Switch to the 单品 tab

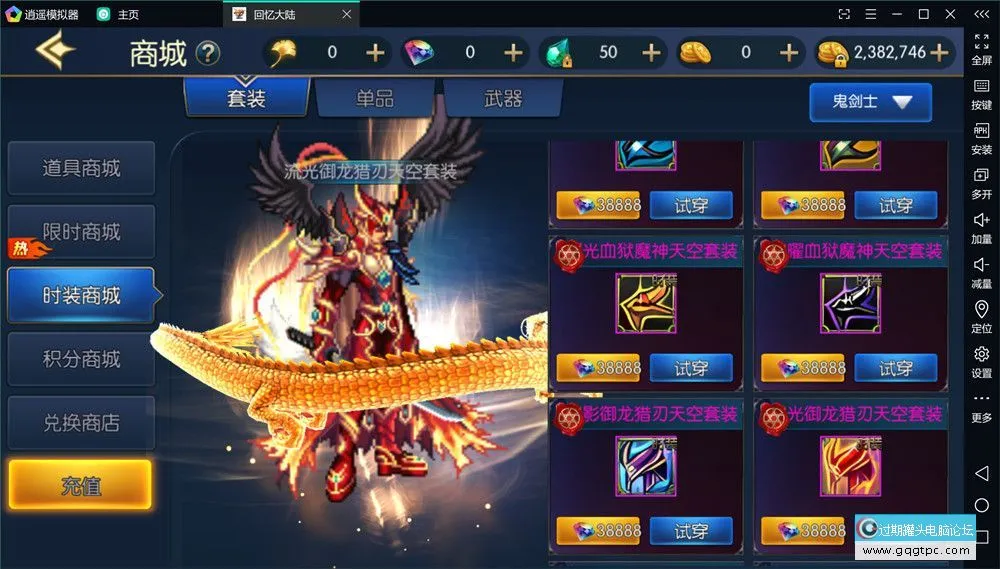pyautogui.click(x=375, y=99)
